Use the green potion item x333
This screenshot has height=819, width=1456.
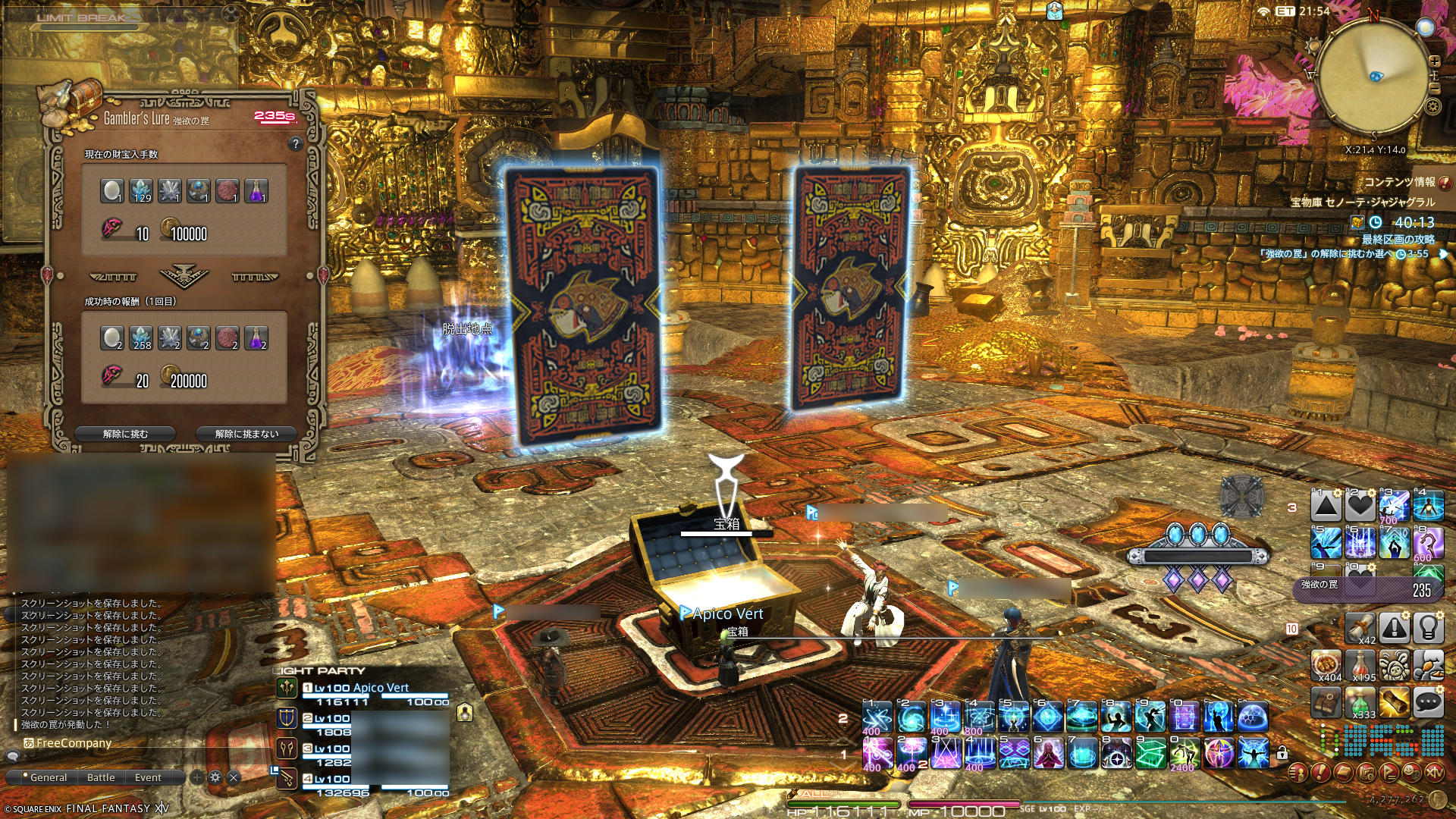point(1360,703)
